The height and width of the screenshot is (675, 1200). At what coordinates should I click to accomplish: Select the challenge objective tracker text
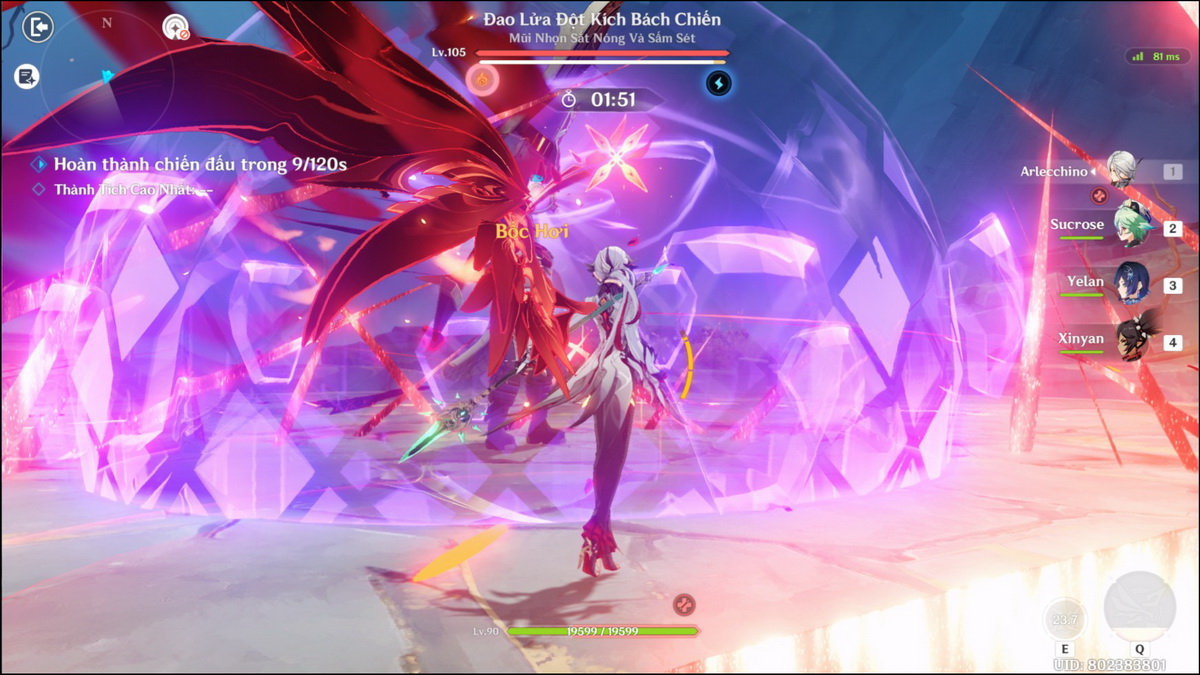click(x=200, y=164)
